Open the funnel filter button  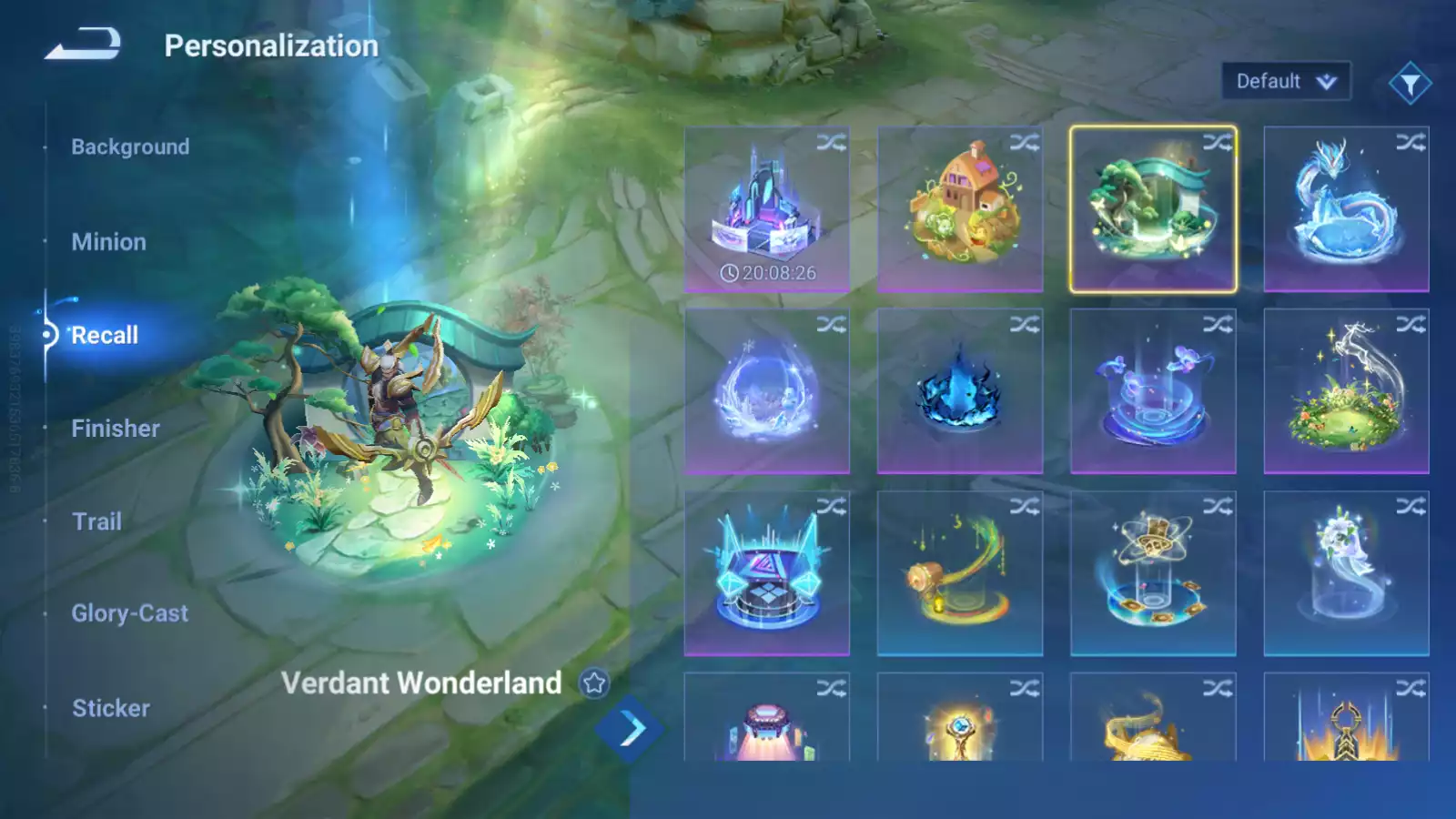click(1410, 84)
